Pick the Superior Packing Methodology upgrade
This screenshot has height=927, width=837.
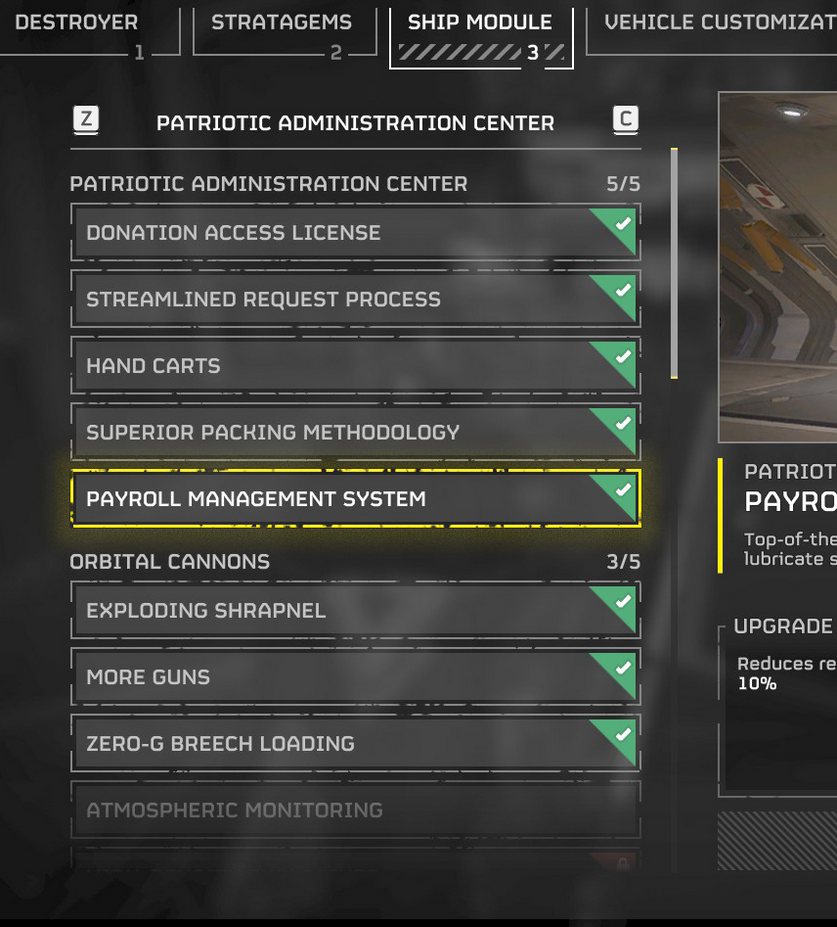click(x=355, y=432)
